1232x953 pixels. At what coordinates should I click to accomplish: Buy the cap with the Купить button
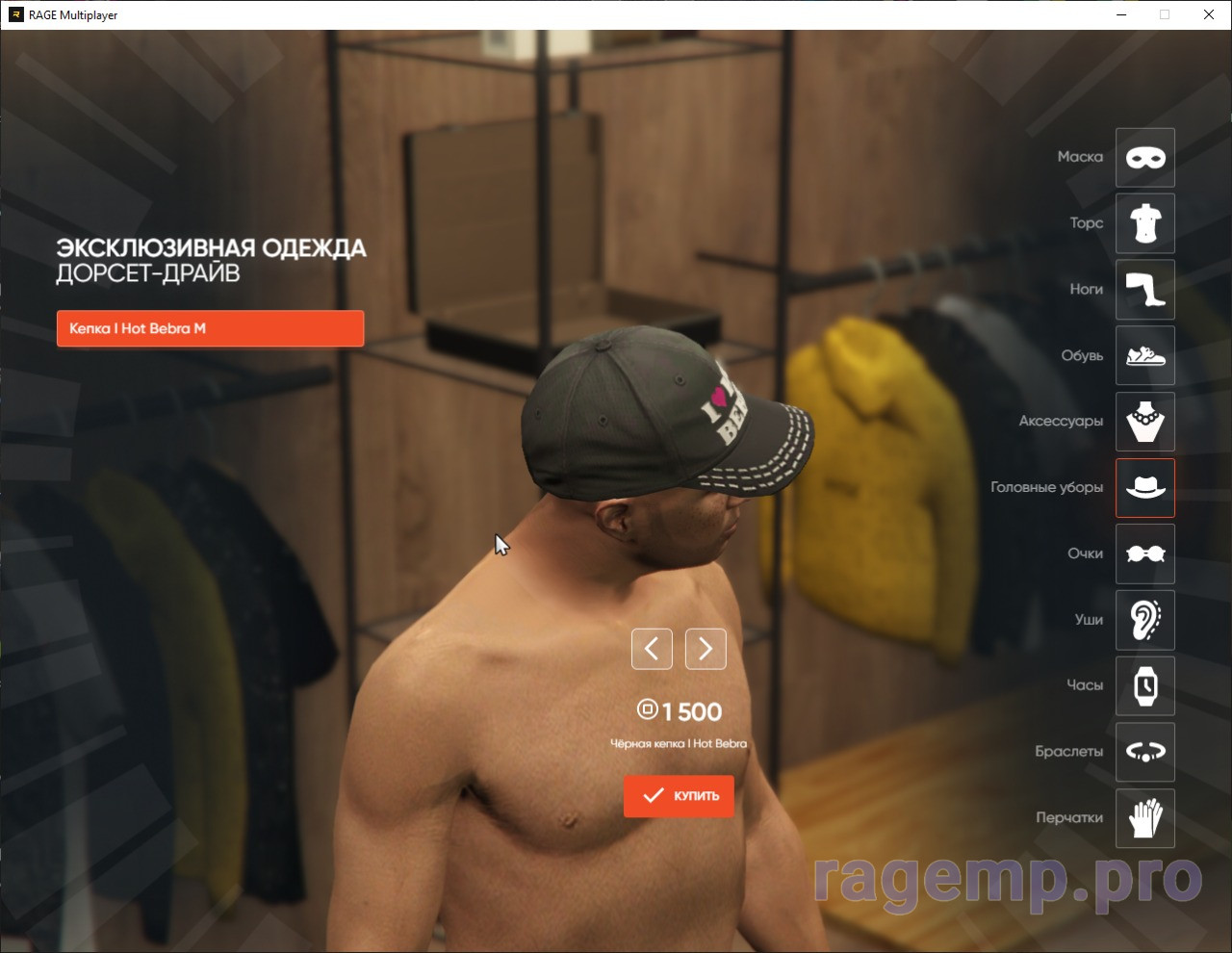(679, 796)
